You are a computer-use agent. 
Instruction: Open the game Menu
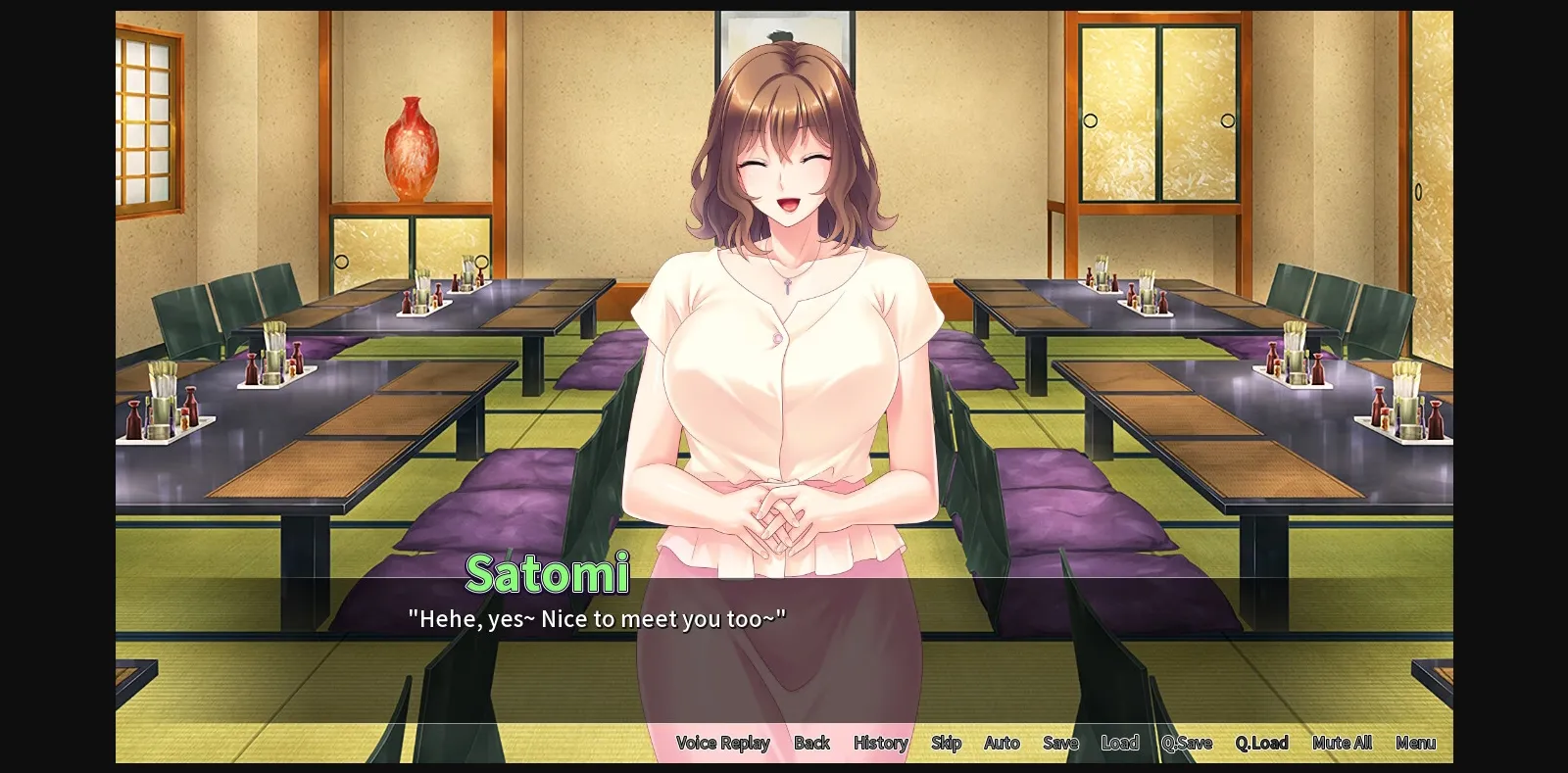click(x=1415, y=743)
